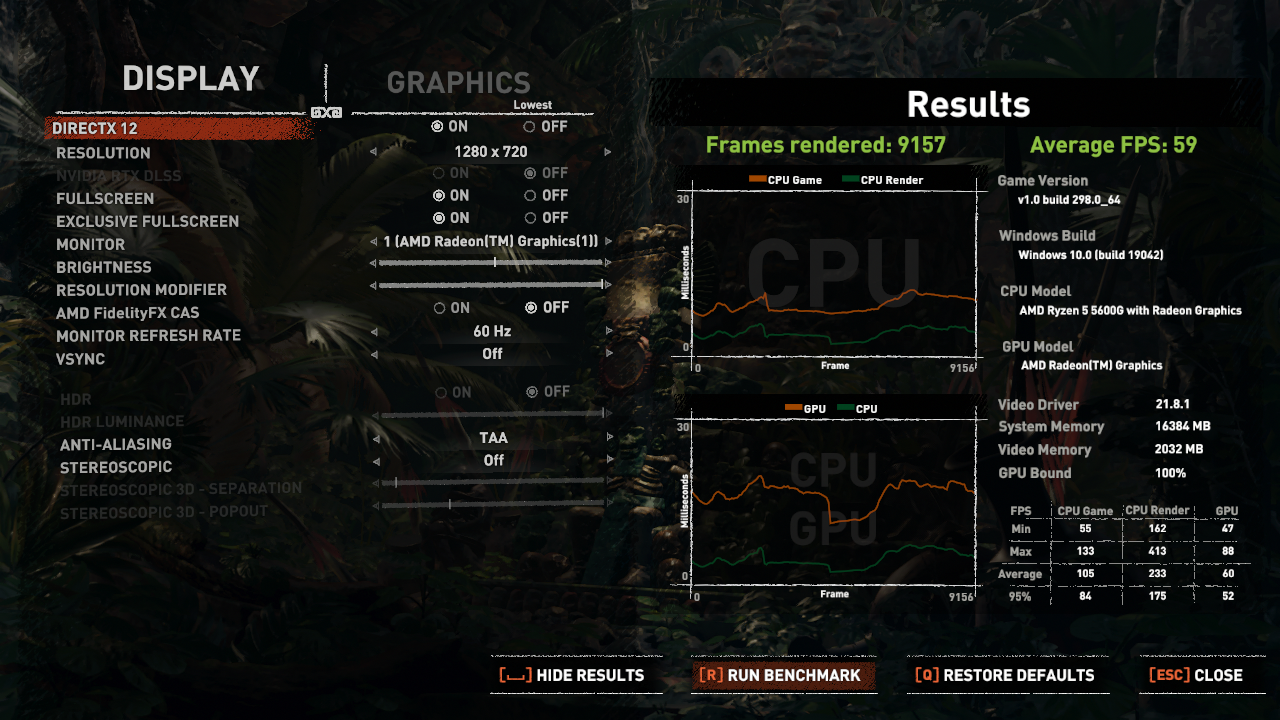Open next Anti-Aliasing option with right arrow
Image resolution: width=1280 pixels, height=720 pixels.
coord(609,437)
